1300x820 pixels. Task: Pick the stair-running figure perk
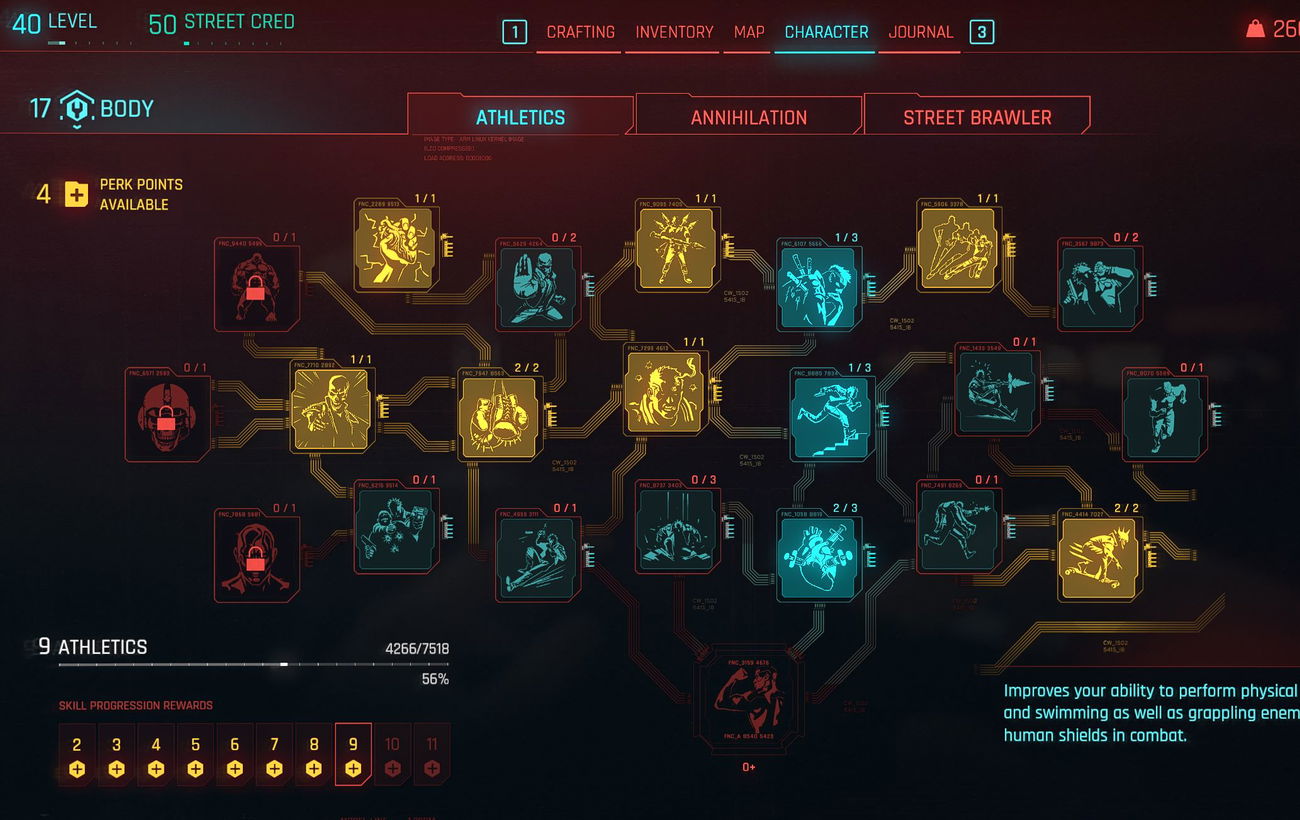coord(830,414)
